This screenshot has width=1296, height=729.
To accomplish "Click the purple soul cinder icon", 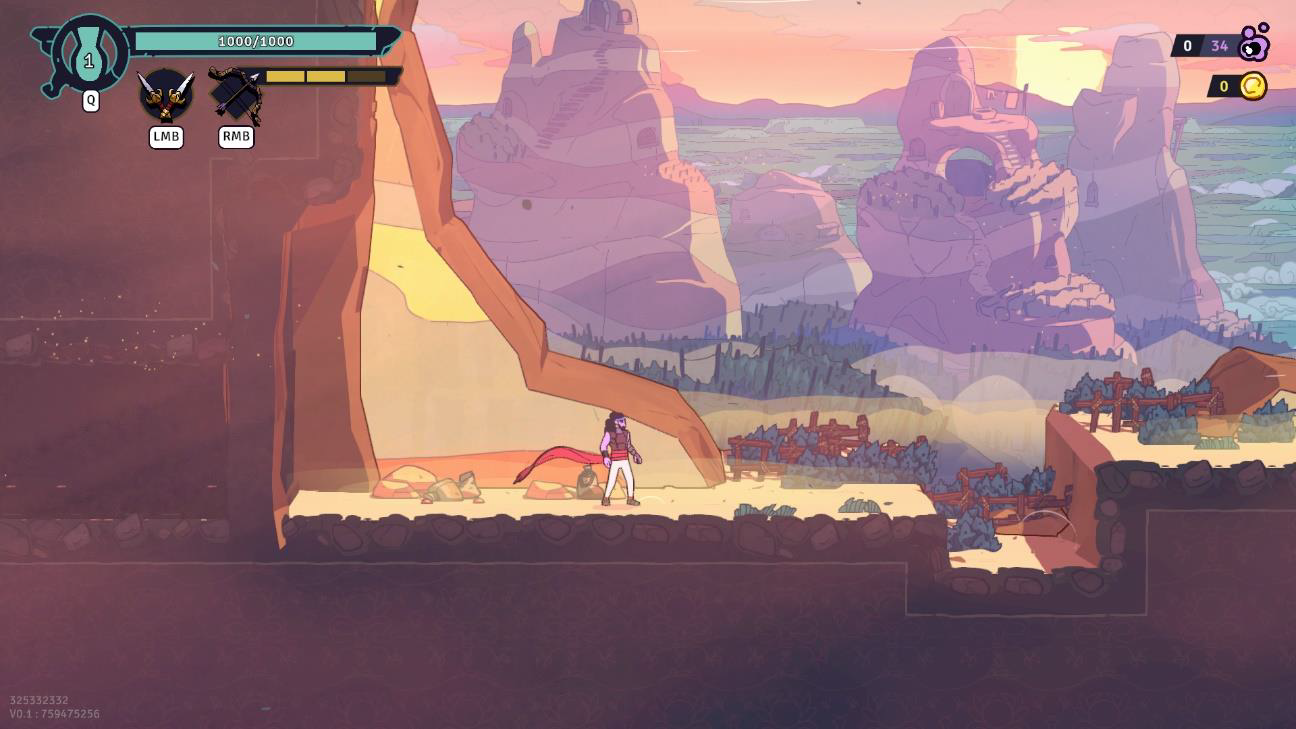I will coord(1254,43).
